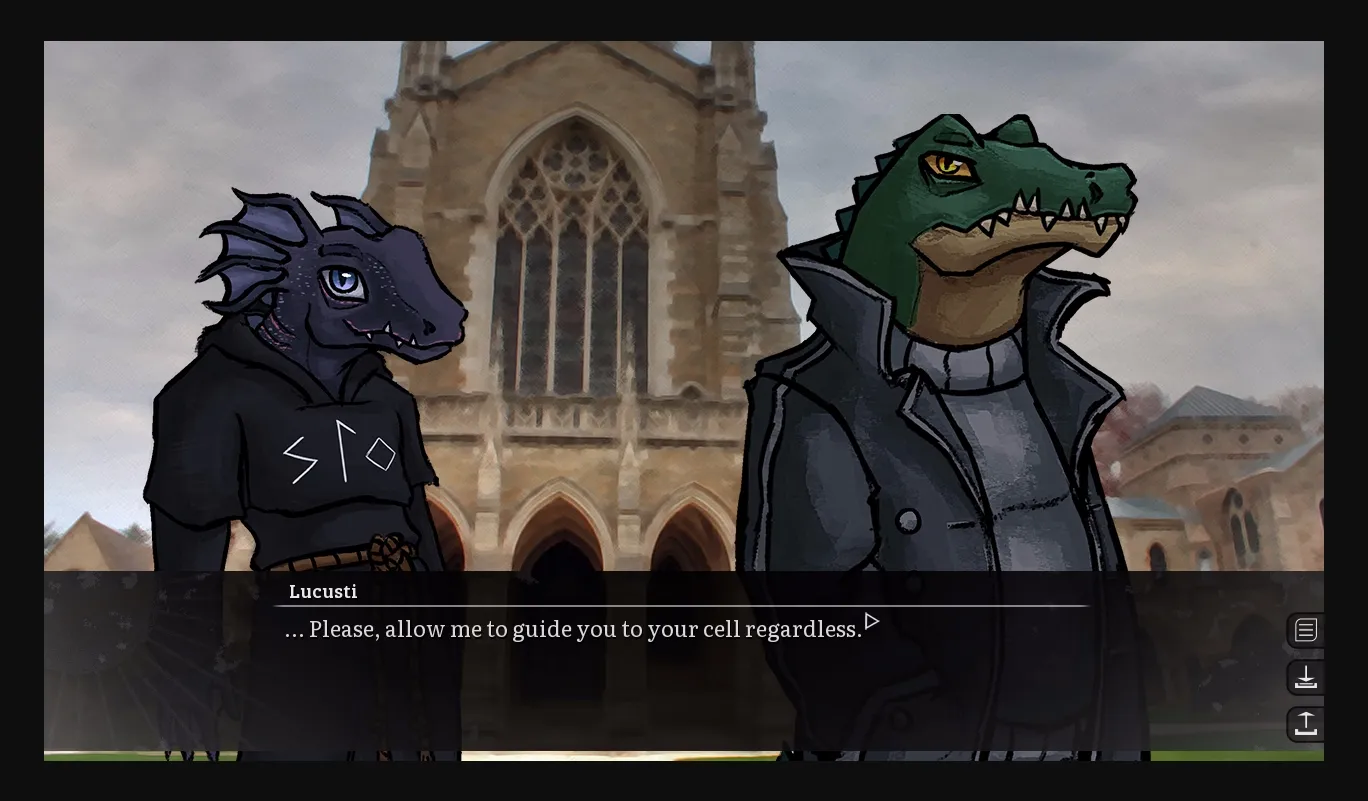Screen dimensions: 1368x801
Task: Click the continue triangle arrow
Action: coord(871,621)
